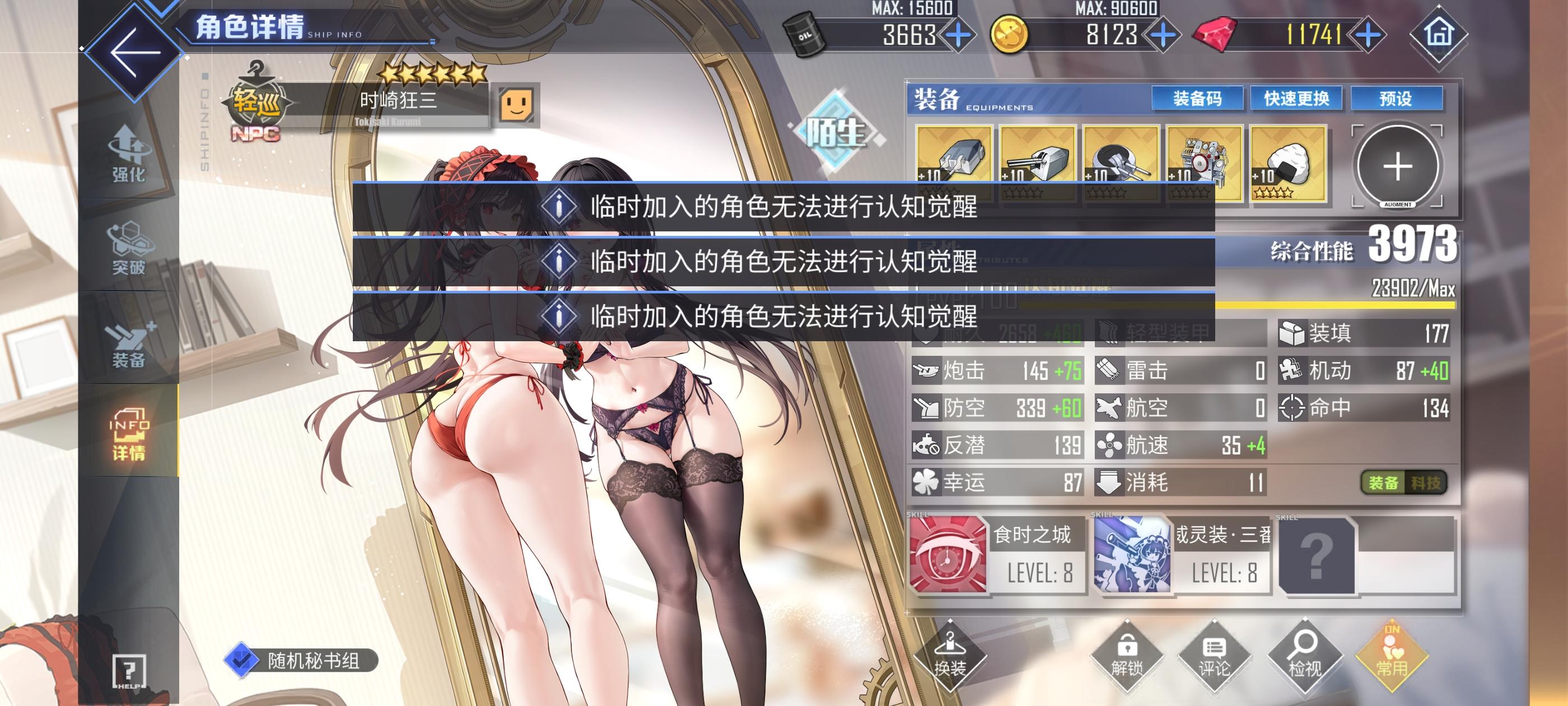
Task: Add oil using the fuel plus icon
Action: (958, 35)
